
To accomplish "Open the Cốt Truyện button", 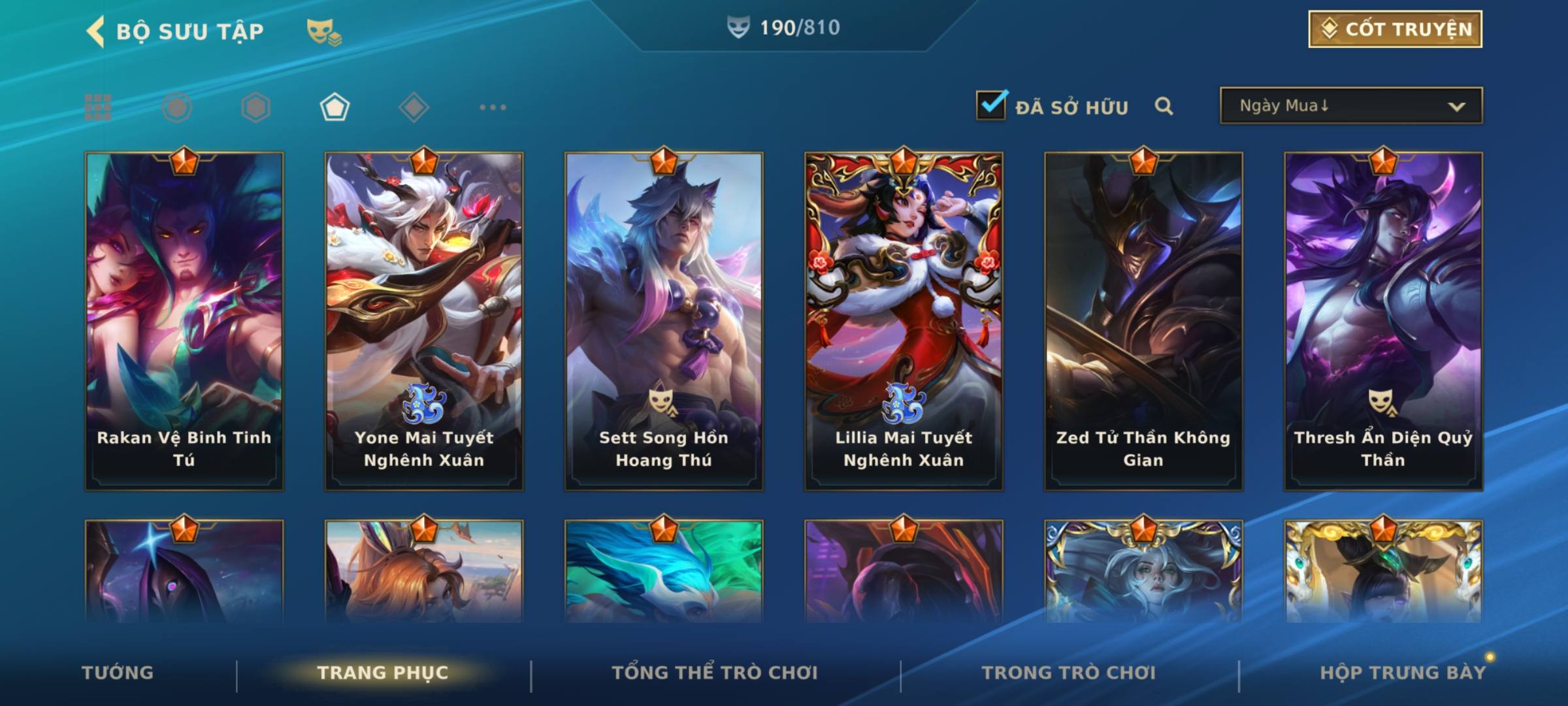I will pyautogui.click(x=1395, y=29).
